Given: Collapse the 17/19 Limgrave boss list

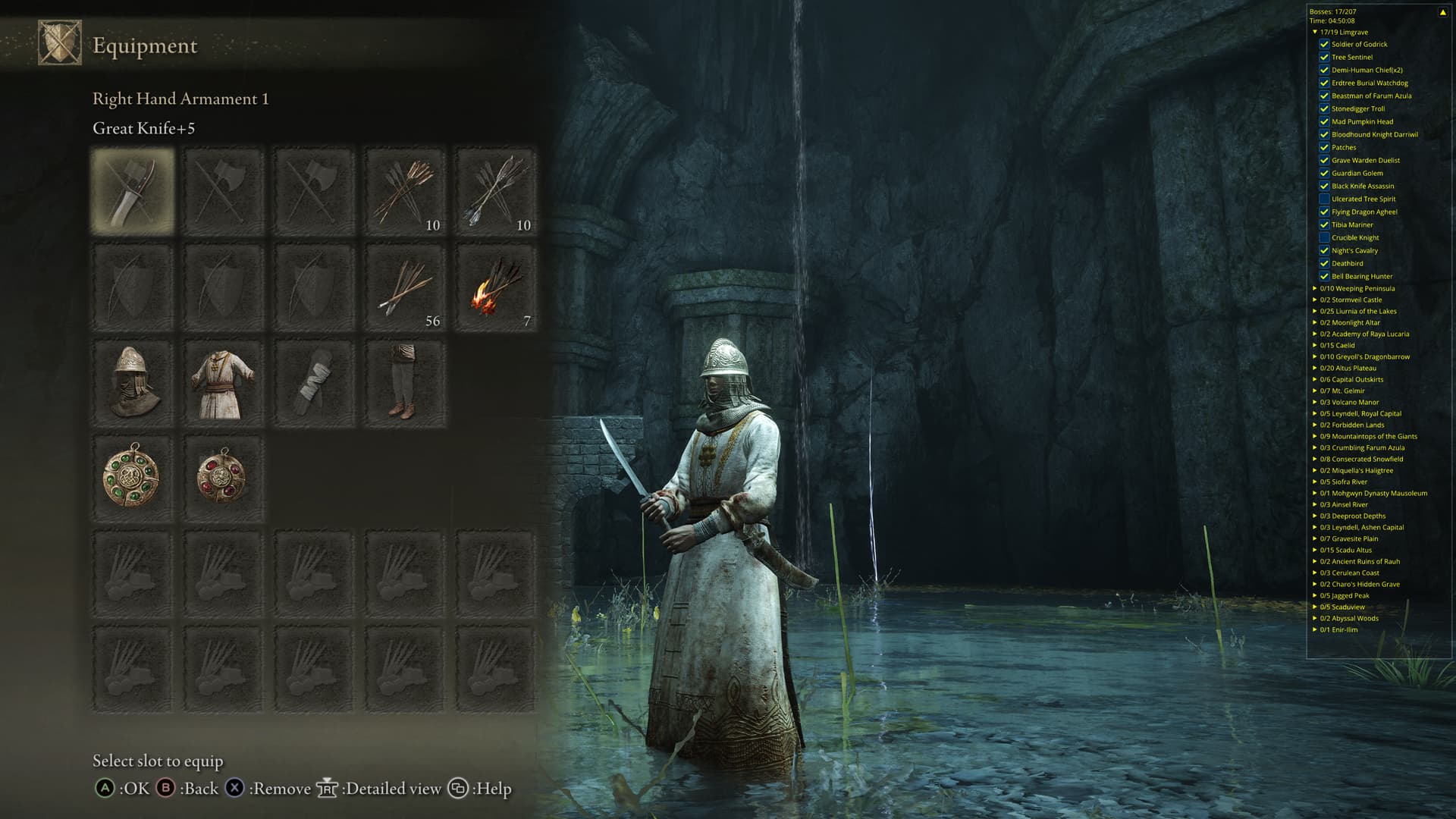Looking at the screenshot, I should pyautogui.click(x=1315, y=32).
